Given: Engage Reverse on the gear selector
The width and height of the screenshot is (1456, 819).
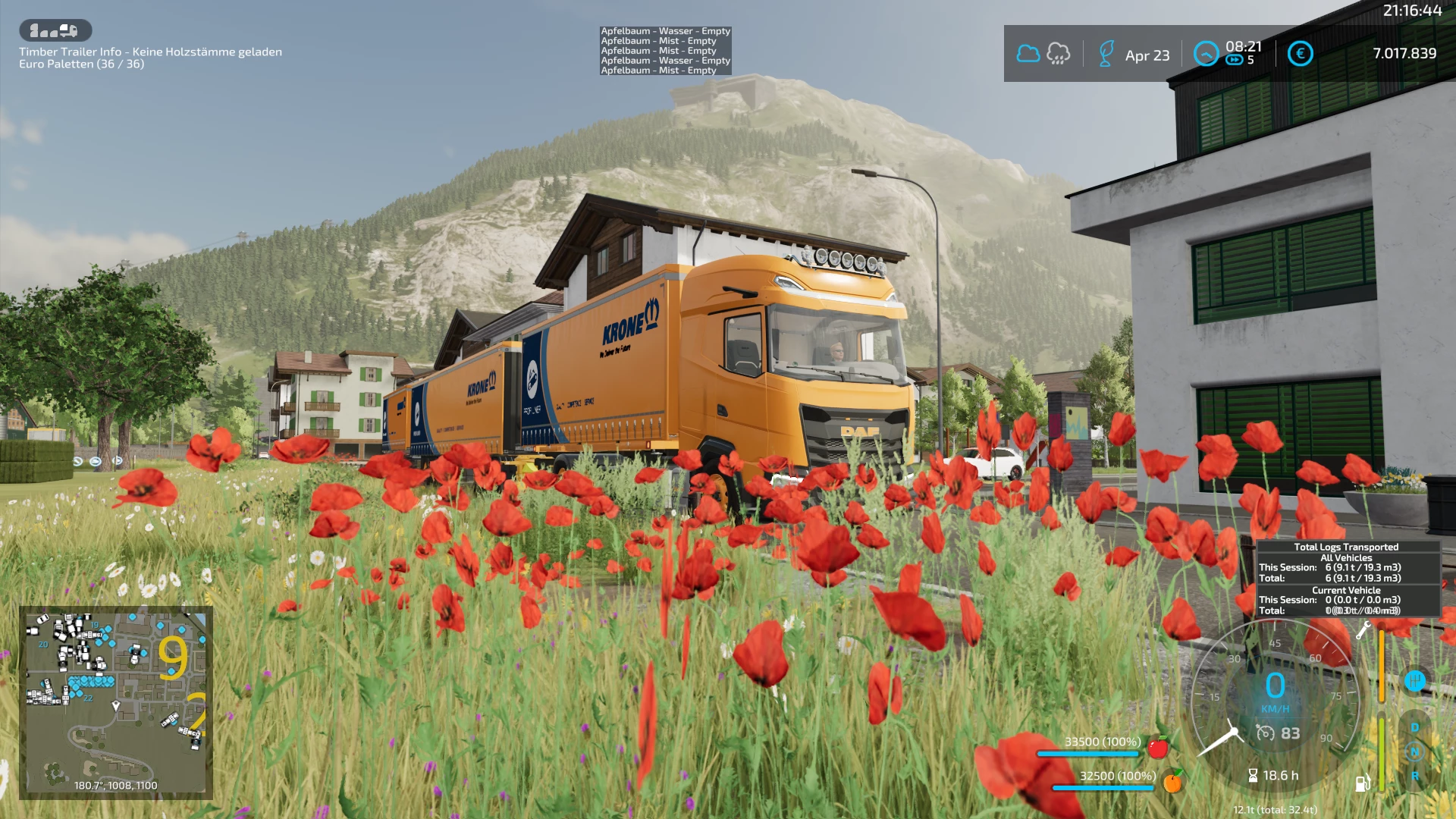Looking at the screenshot, I should point(1414,777).
